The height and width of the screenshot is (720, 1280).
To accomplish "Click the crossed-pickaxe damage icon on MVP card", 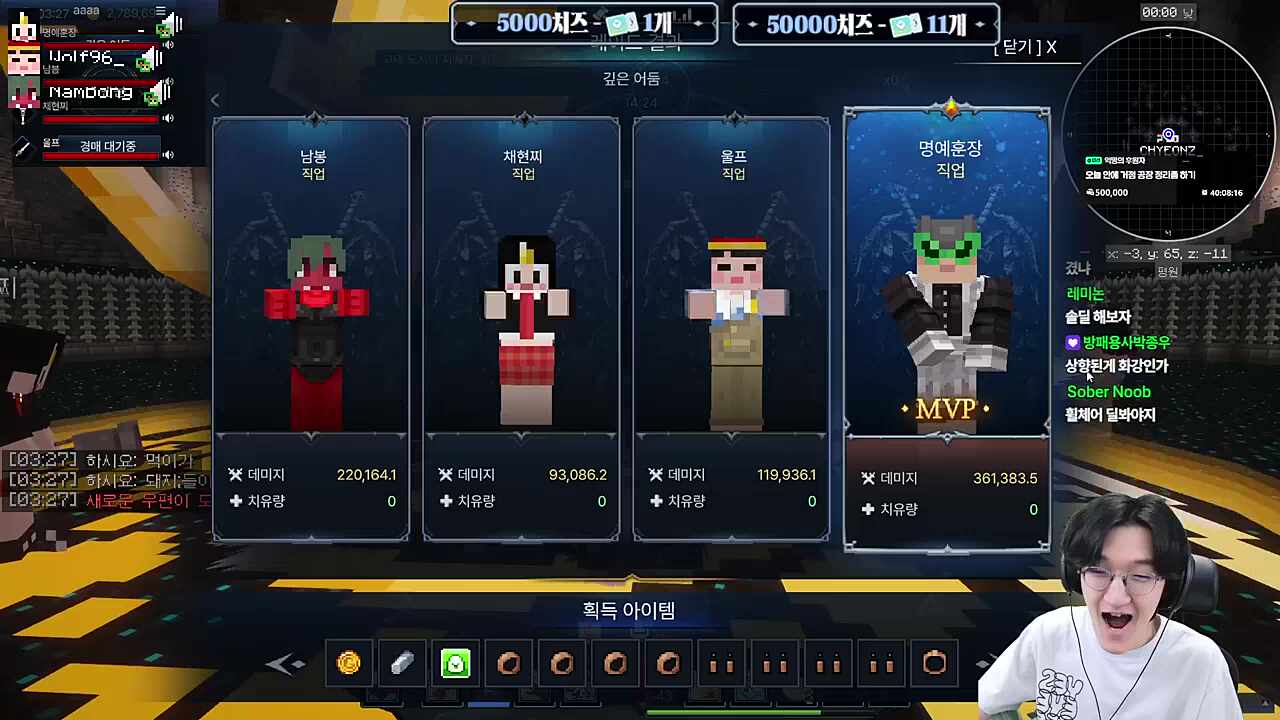I will coord(868,478).
